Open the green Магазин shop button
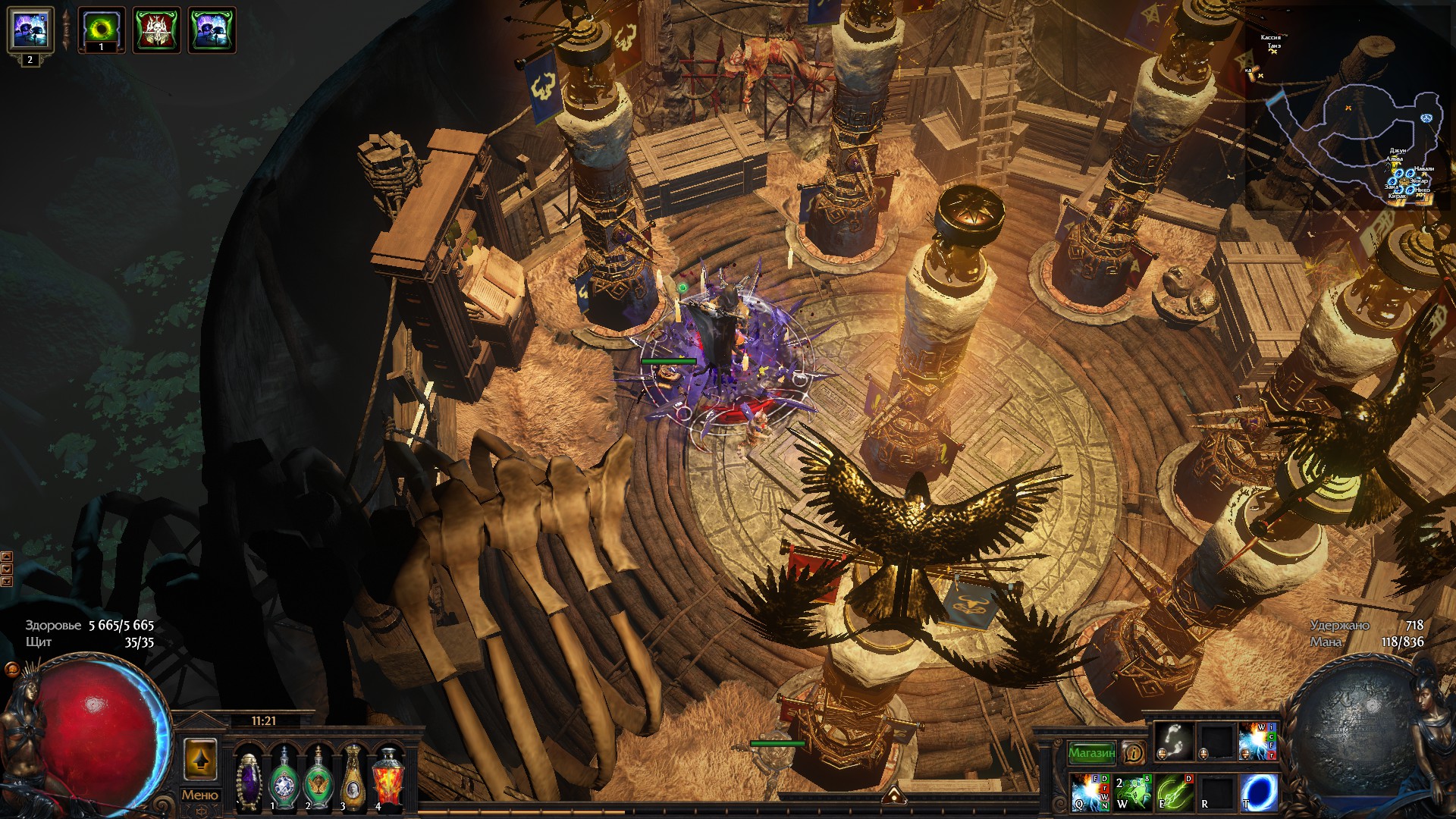The width and height of the screenshot is (1456, 819). tap(1091, 753)
